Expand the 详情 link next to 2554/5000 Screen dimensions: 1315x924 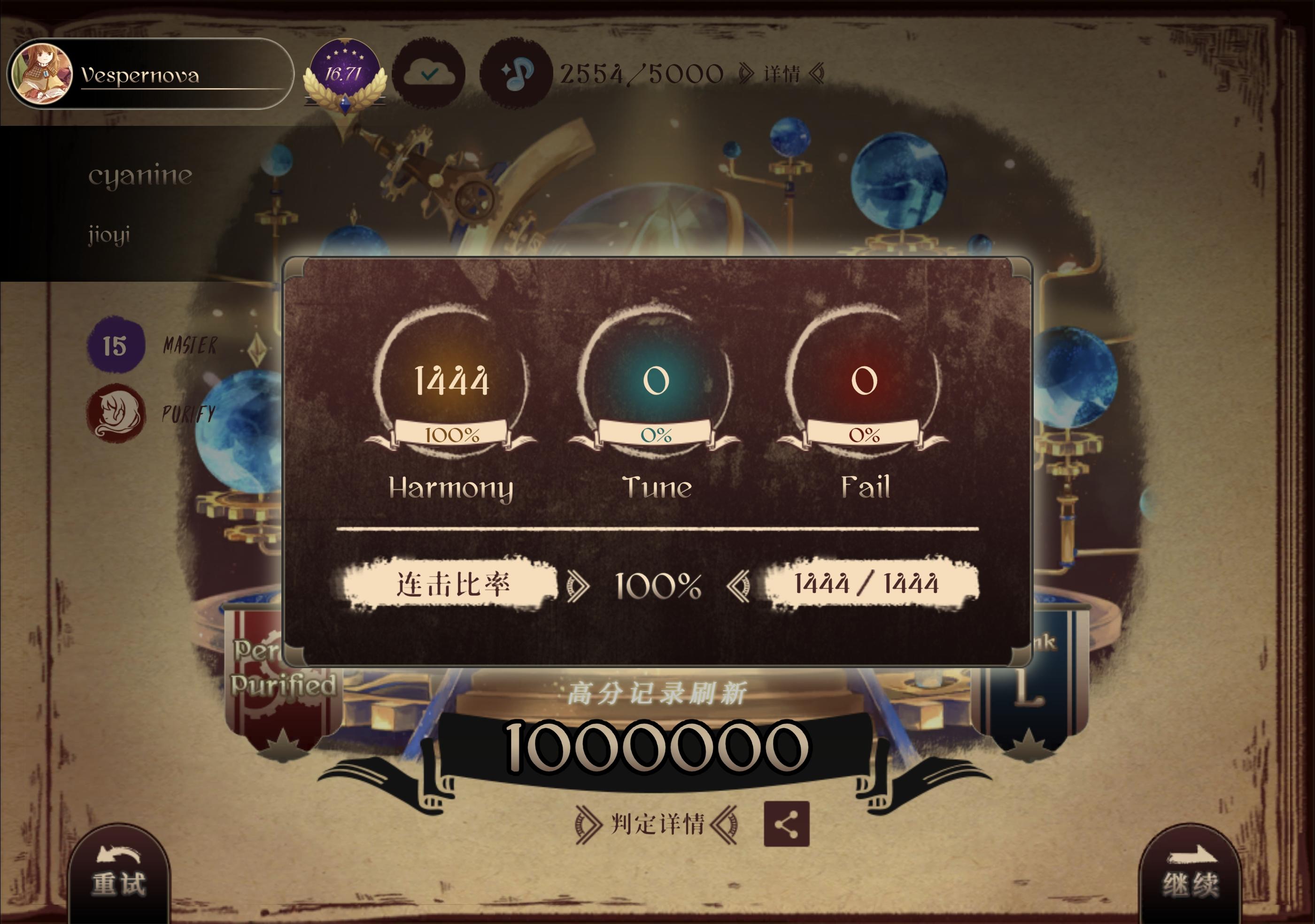coord(783,73)
